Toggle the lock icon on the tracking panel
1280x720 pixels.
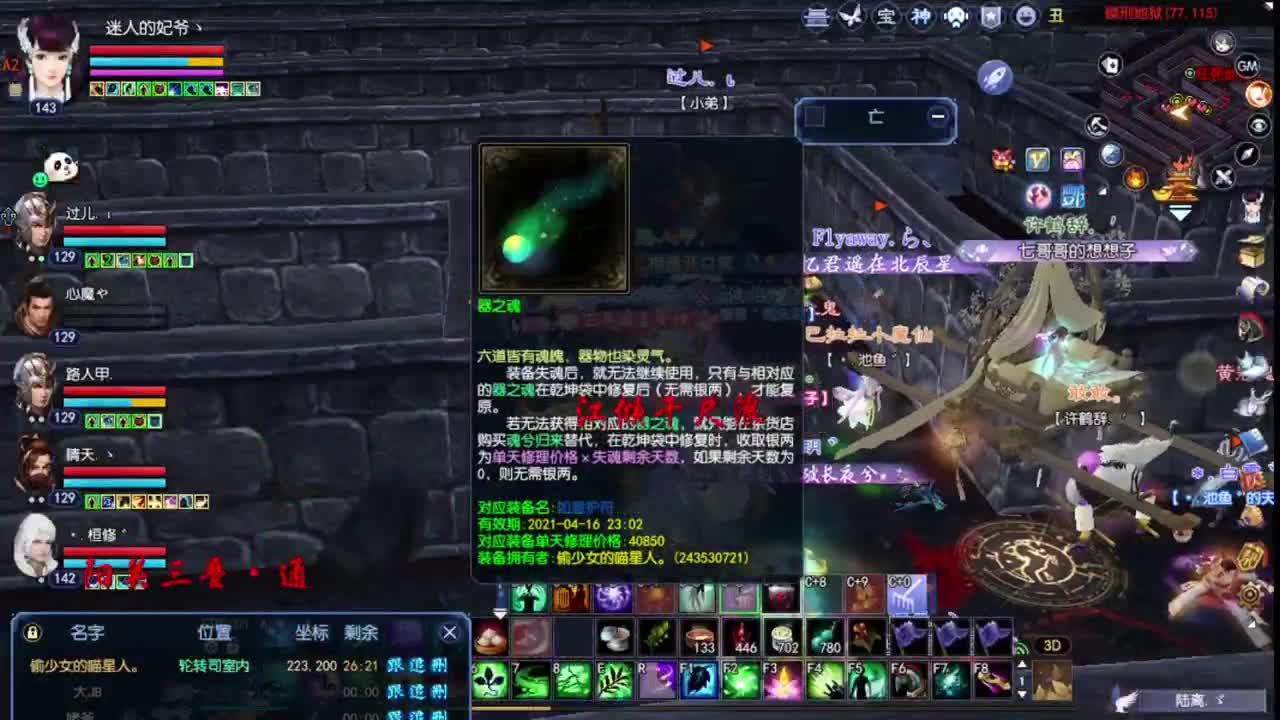pos(32,631)
